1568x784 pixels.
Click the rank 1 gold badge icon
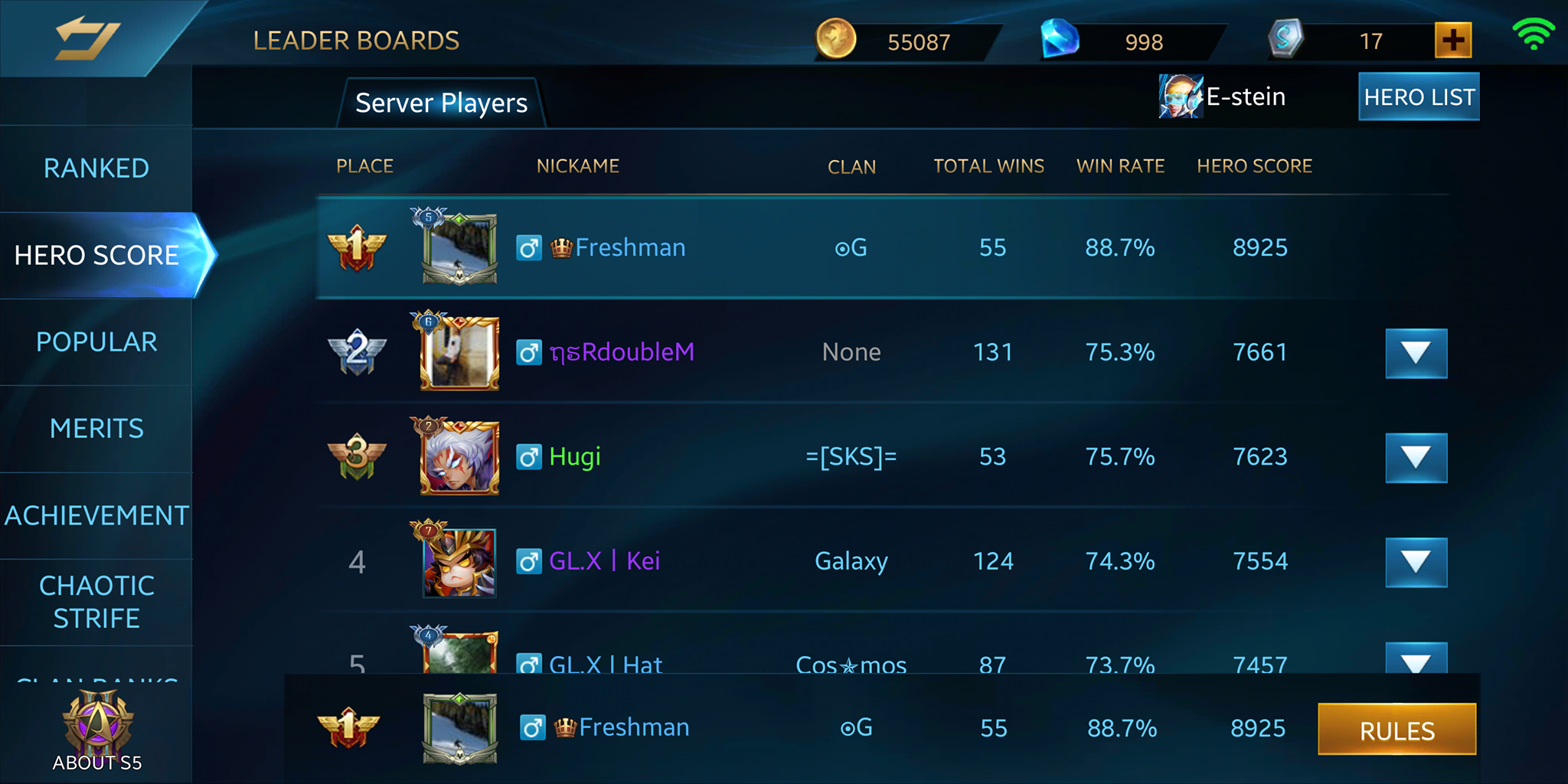[357, 247]
